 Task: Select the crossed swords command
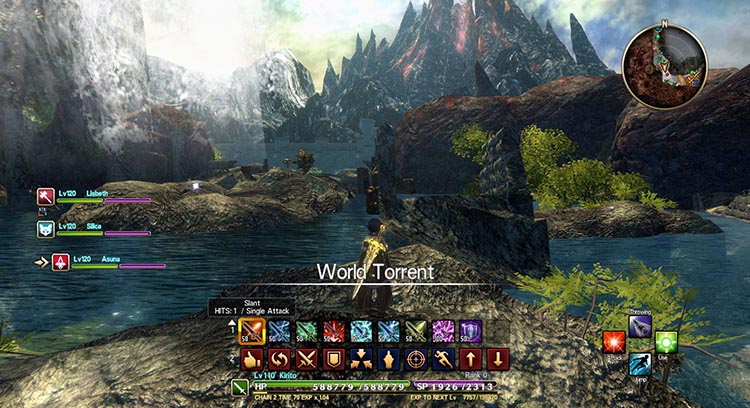coord(305,358)
